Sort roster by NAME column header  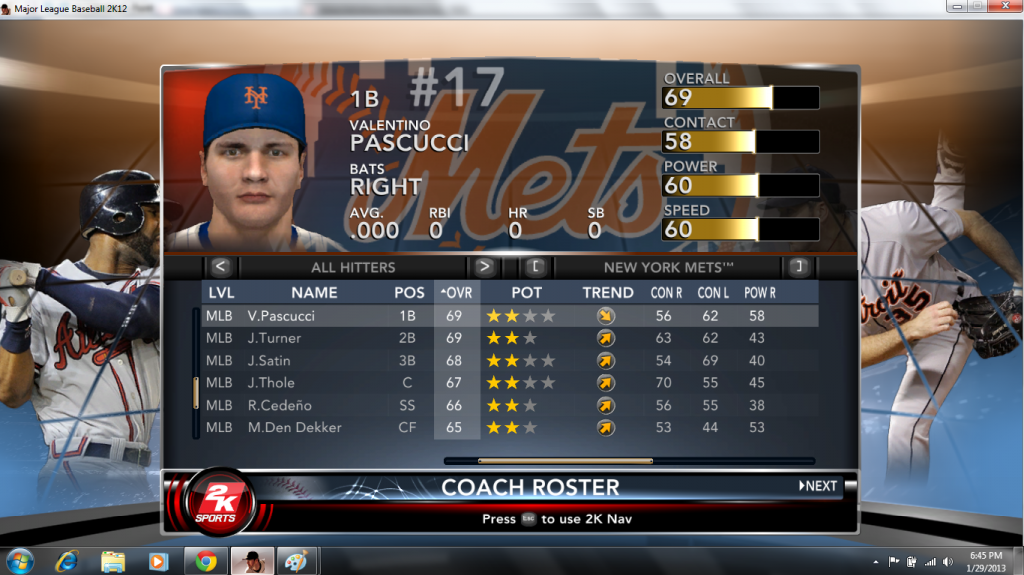pyautogui.click(x=314, y=293)
